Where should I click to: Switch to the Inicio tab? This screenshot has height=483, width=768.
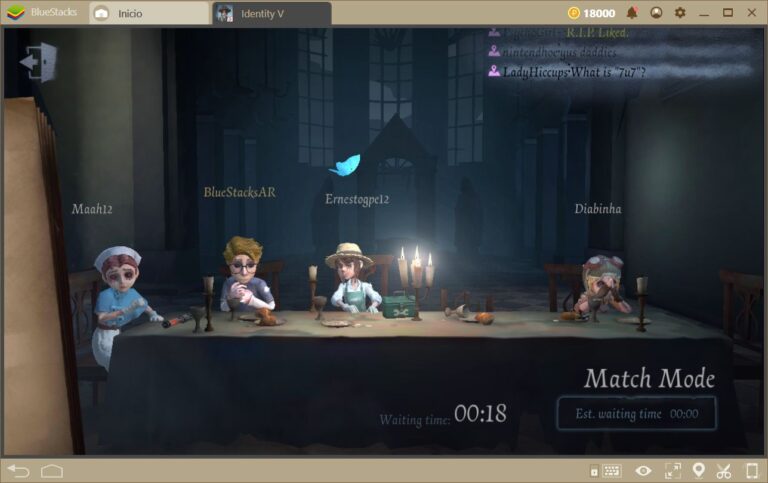pos(148,13)
